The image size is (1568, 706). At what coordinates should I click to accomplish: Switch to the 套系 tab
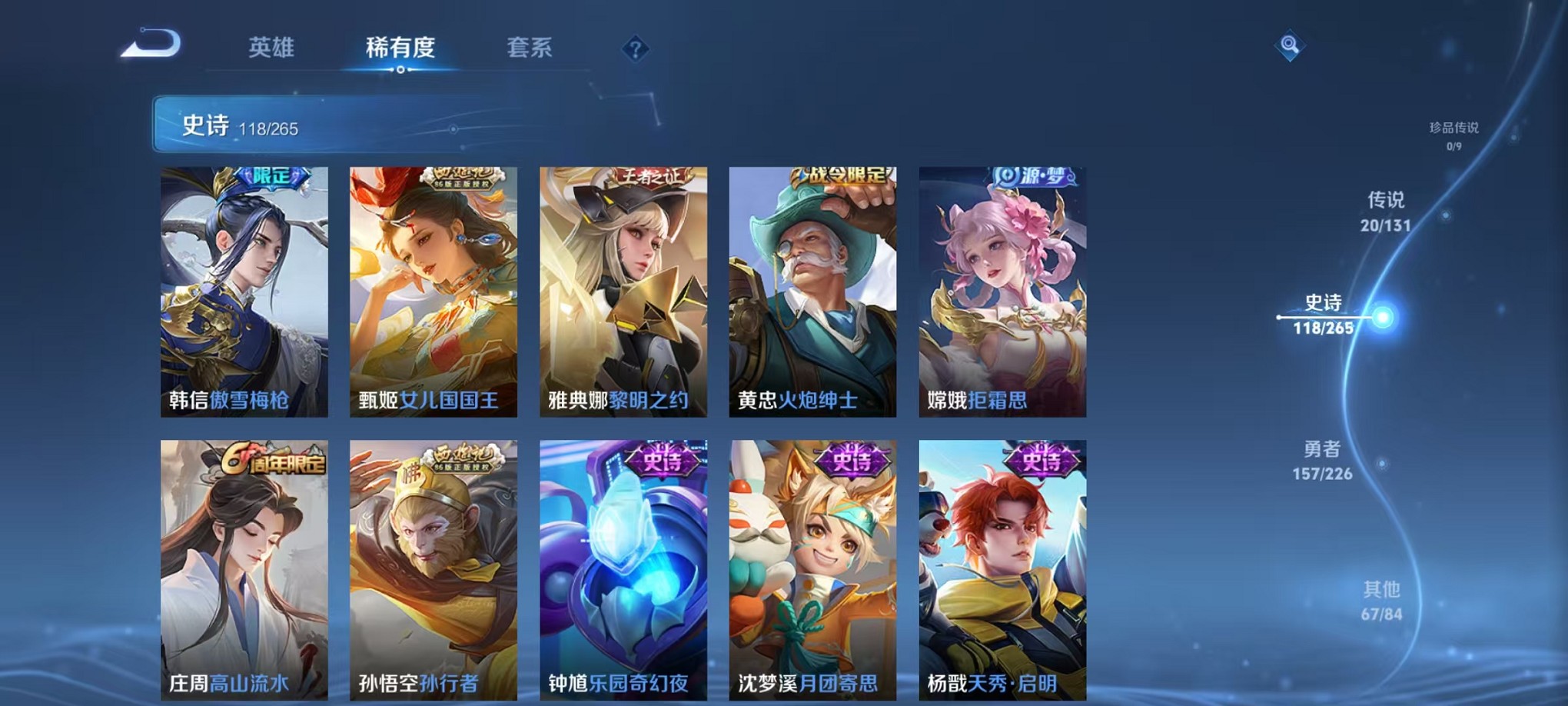(537, 48)
